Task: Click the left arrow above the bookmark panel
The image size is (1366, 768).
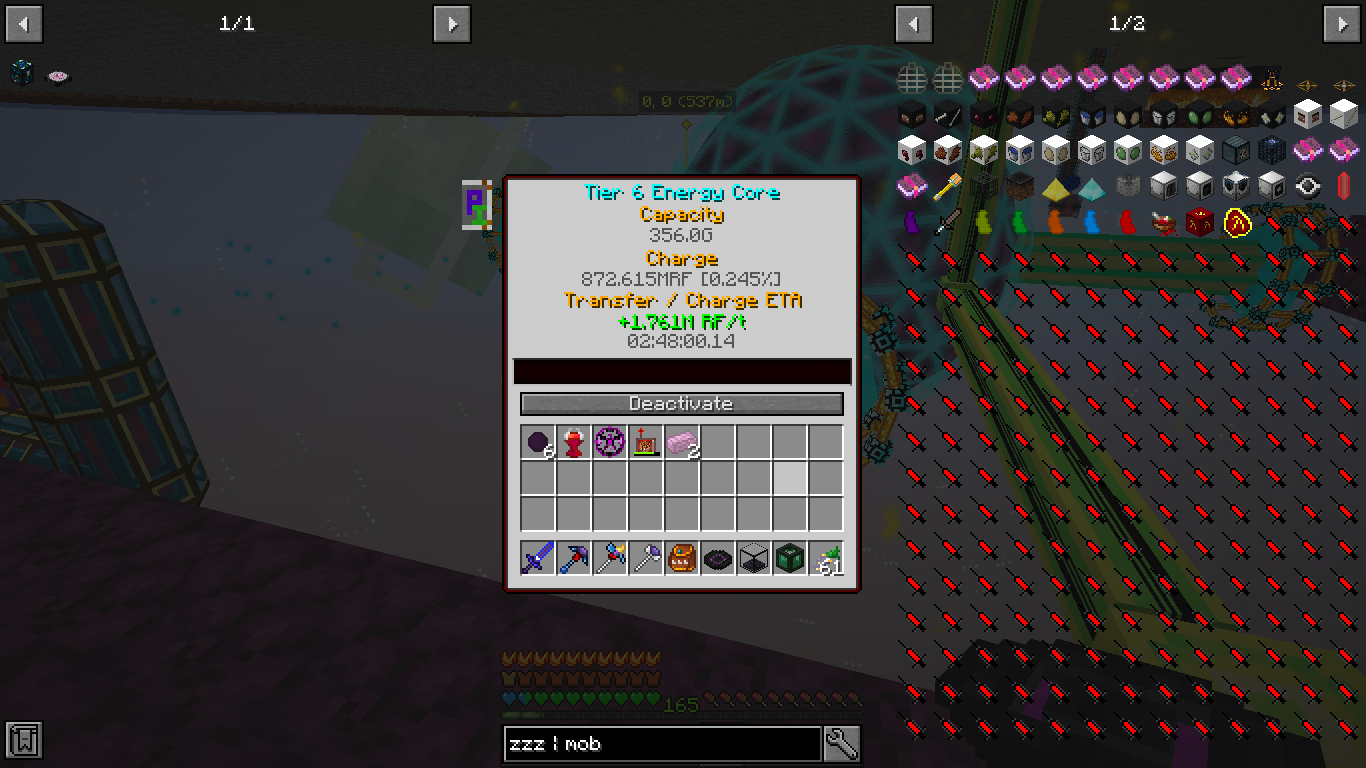Action: pyautogui.click(x=23, y=23)
